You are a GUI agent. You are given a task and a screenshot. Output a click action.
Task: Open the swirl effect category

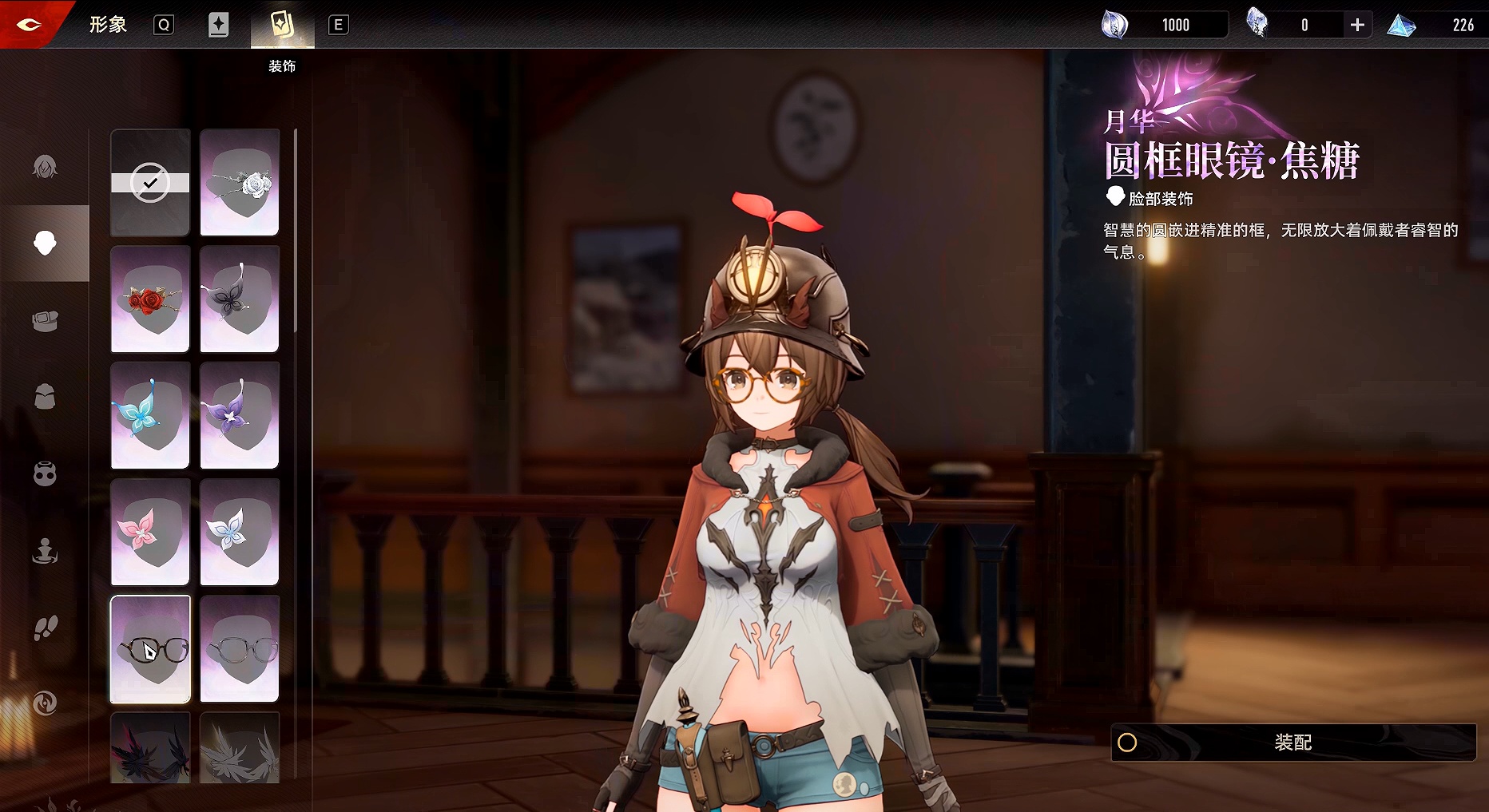coord(45,703)
